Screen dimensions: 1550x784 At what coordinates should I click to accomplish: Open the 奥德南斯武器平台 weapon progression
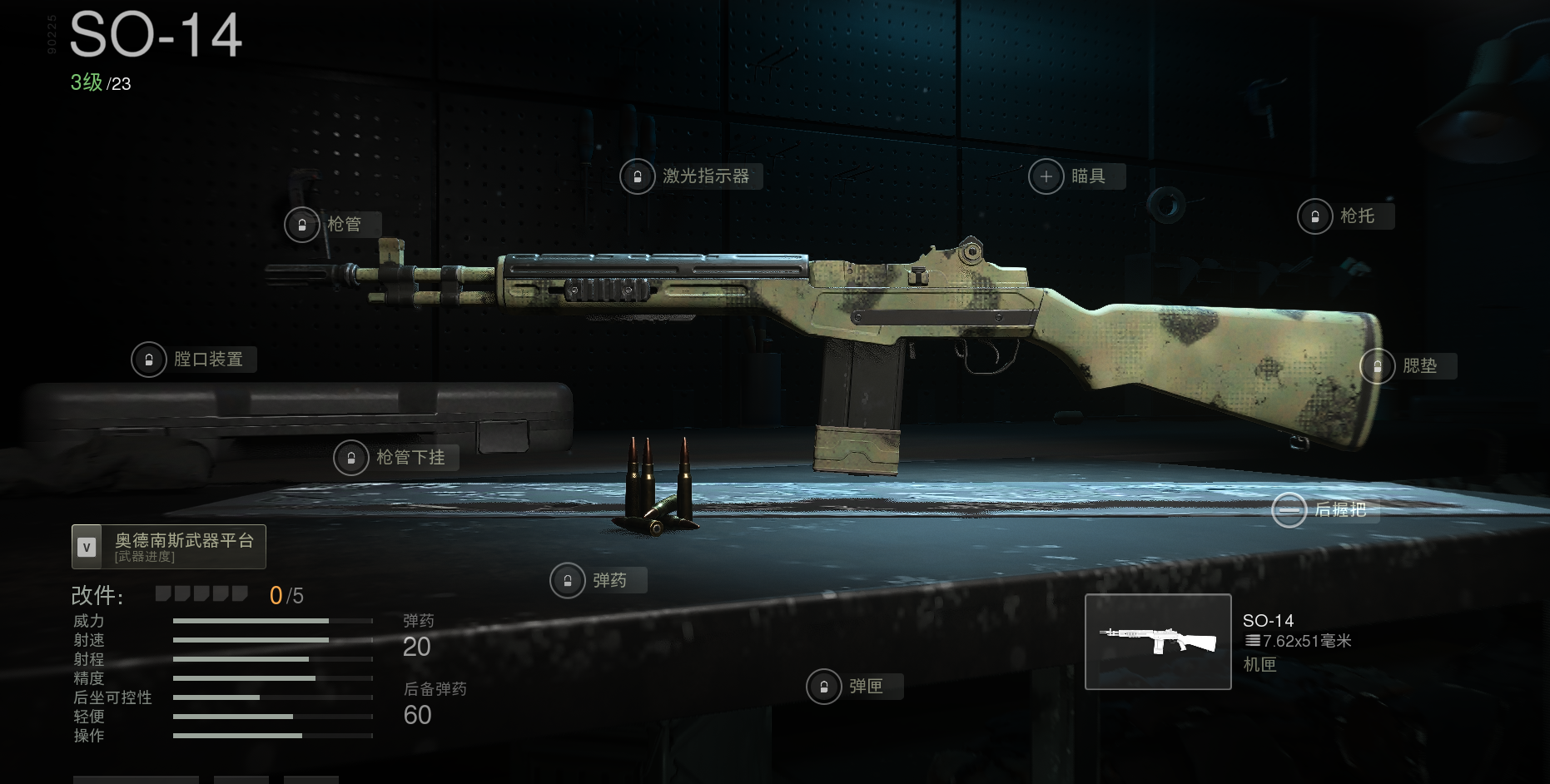[169, 547]
